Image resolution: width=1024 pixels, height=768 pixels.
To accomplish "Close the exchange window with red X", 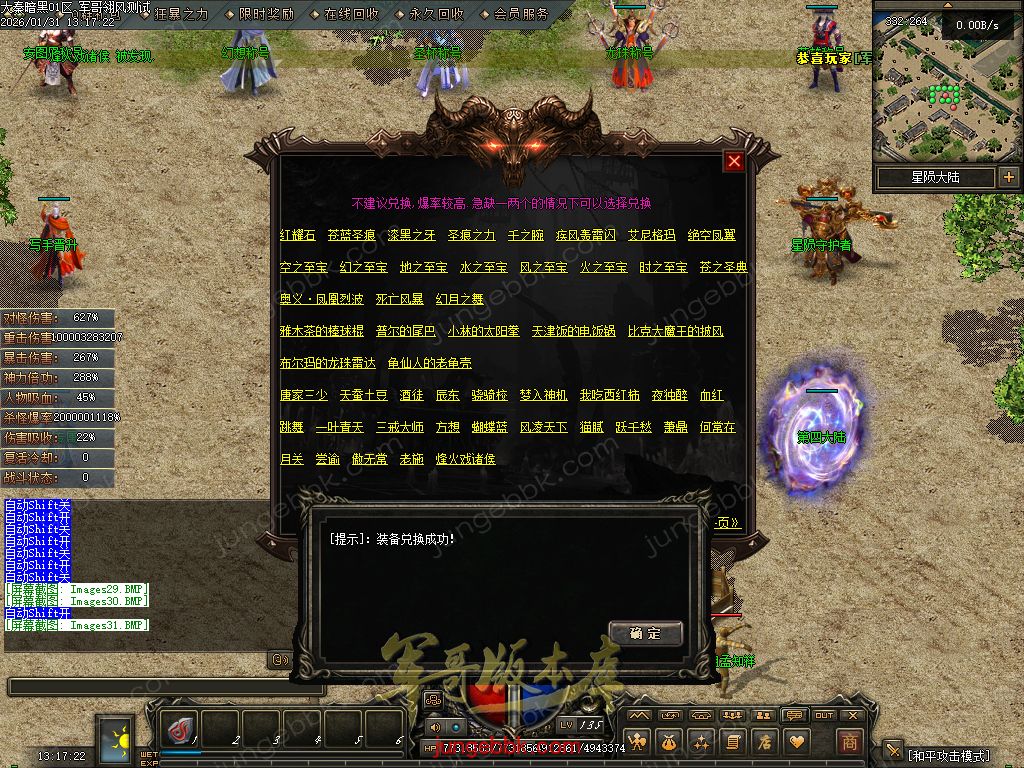I will pyautogui.click(x=734, y=161).
